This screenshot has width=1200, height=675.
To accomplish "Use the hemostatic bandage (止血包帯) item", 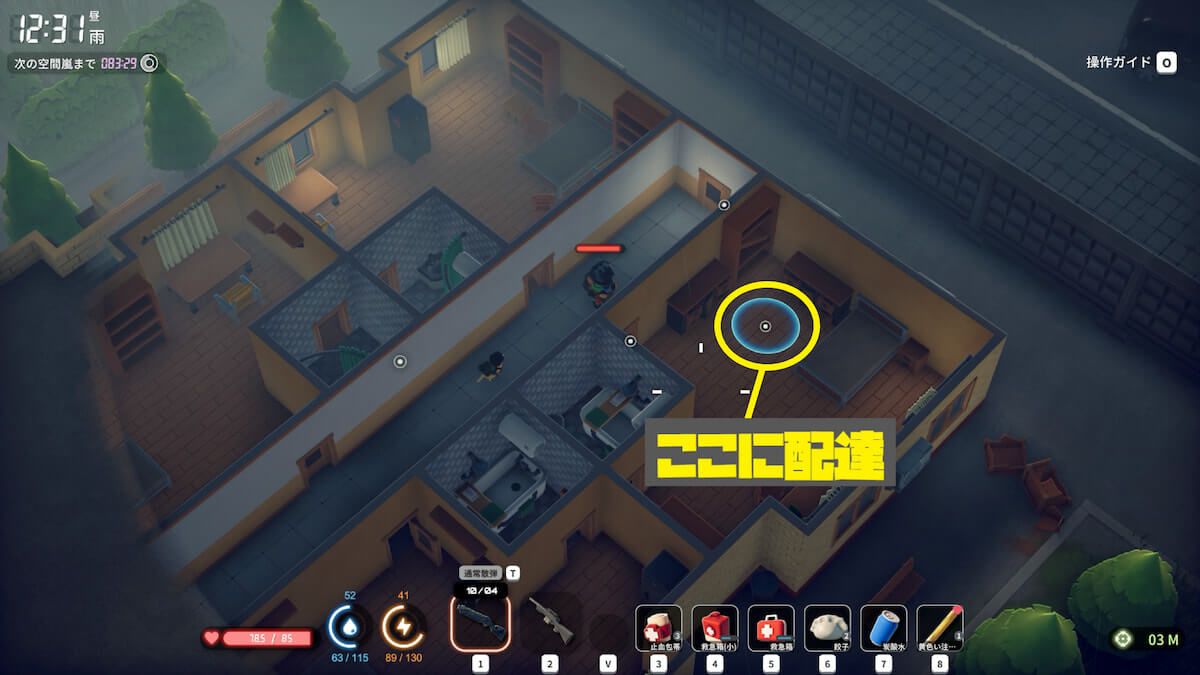I will [x=659, y=628].
